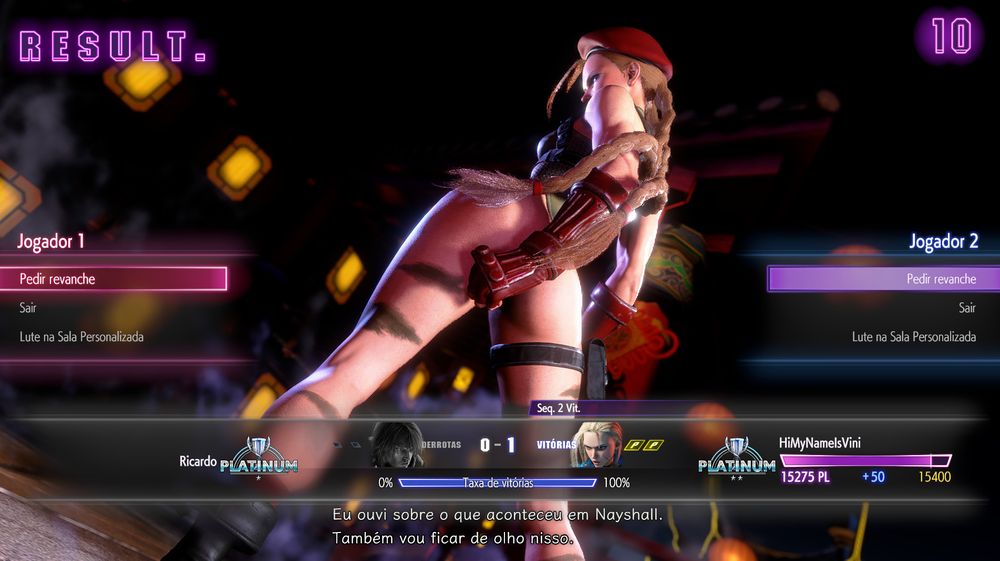Choose Pedir revanche for Jogador 1

click(120, 279)
